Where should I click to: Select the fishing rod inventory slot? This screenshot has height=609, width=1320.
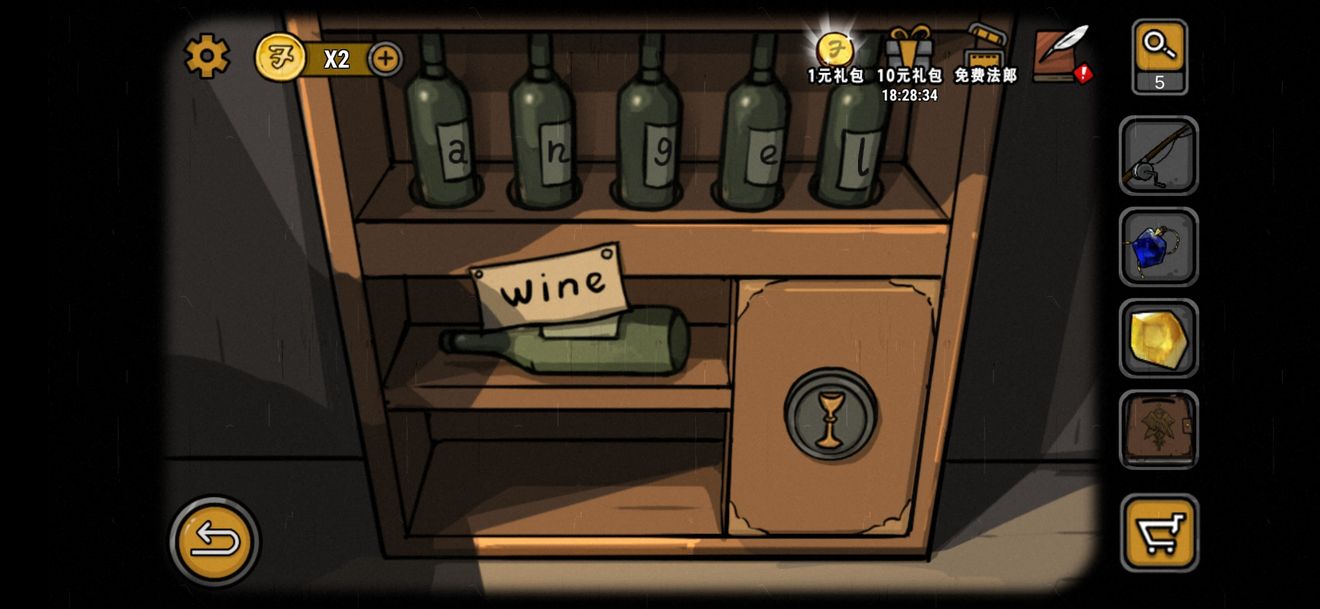coord(1159,156)
